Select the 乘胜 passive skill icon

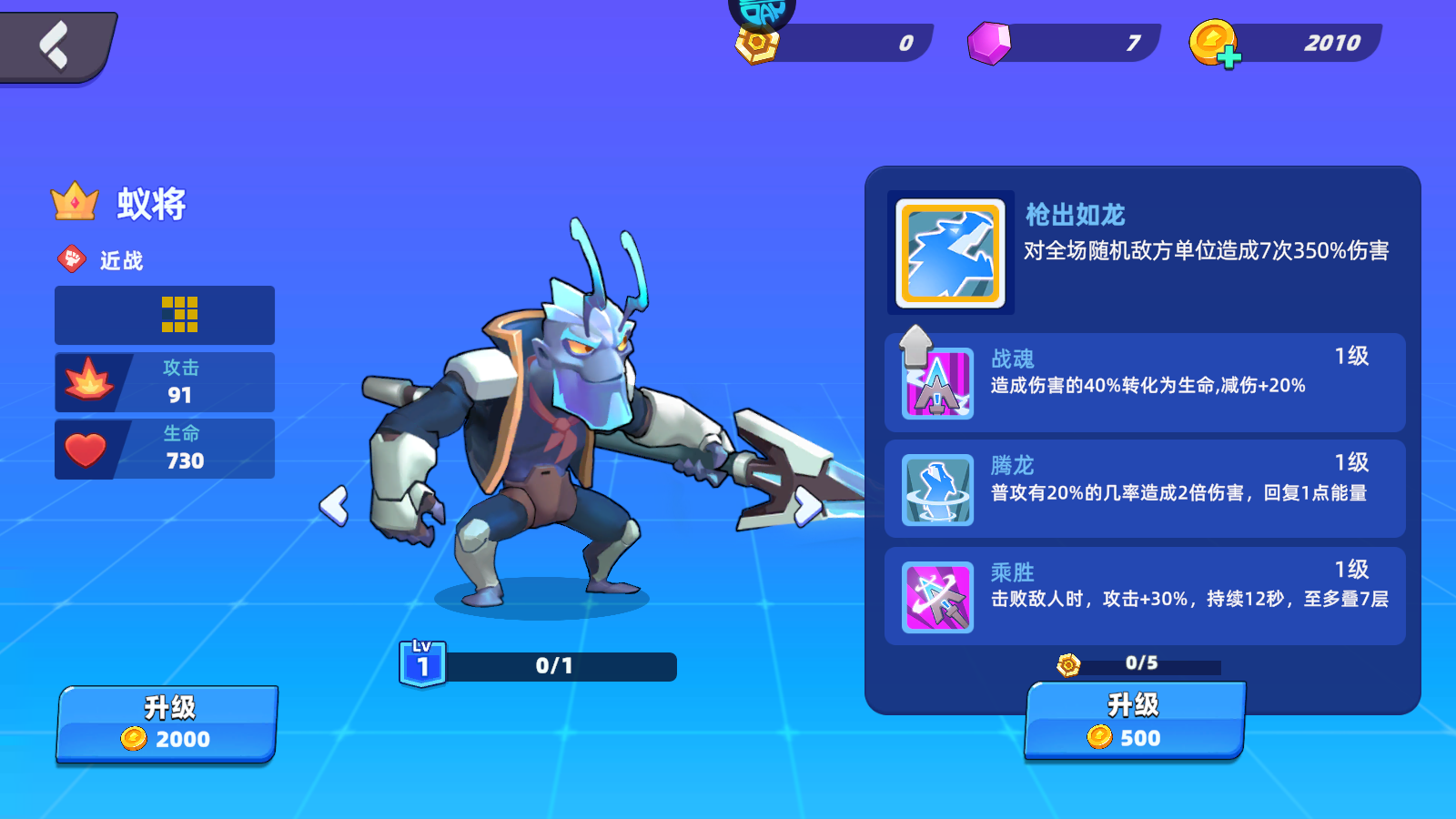(938, 598)
